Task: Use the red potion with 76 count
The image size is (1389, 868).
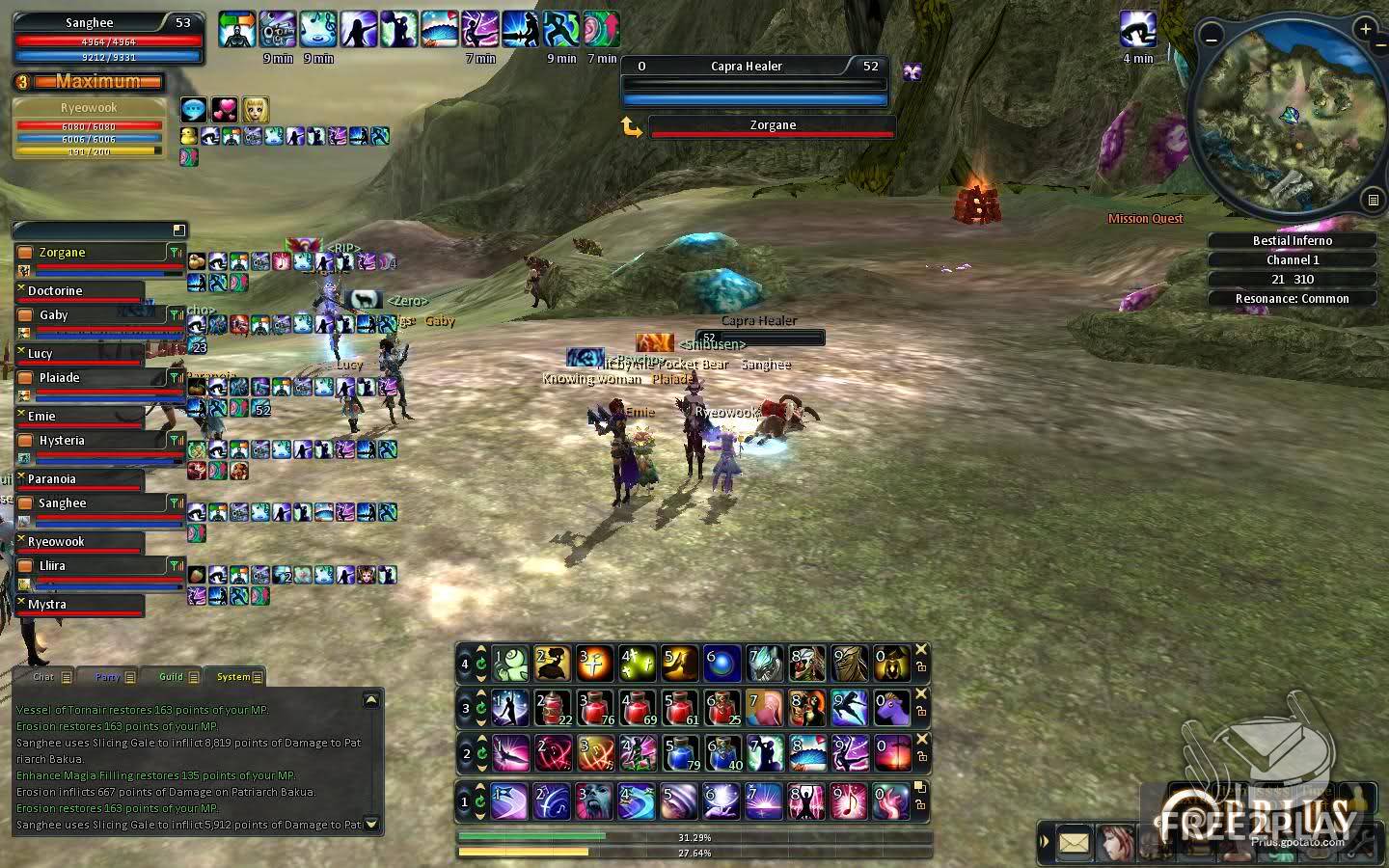Action: pos(595,708)
